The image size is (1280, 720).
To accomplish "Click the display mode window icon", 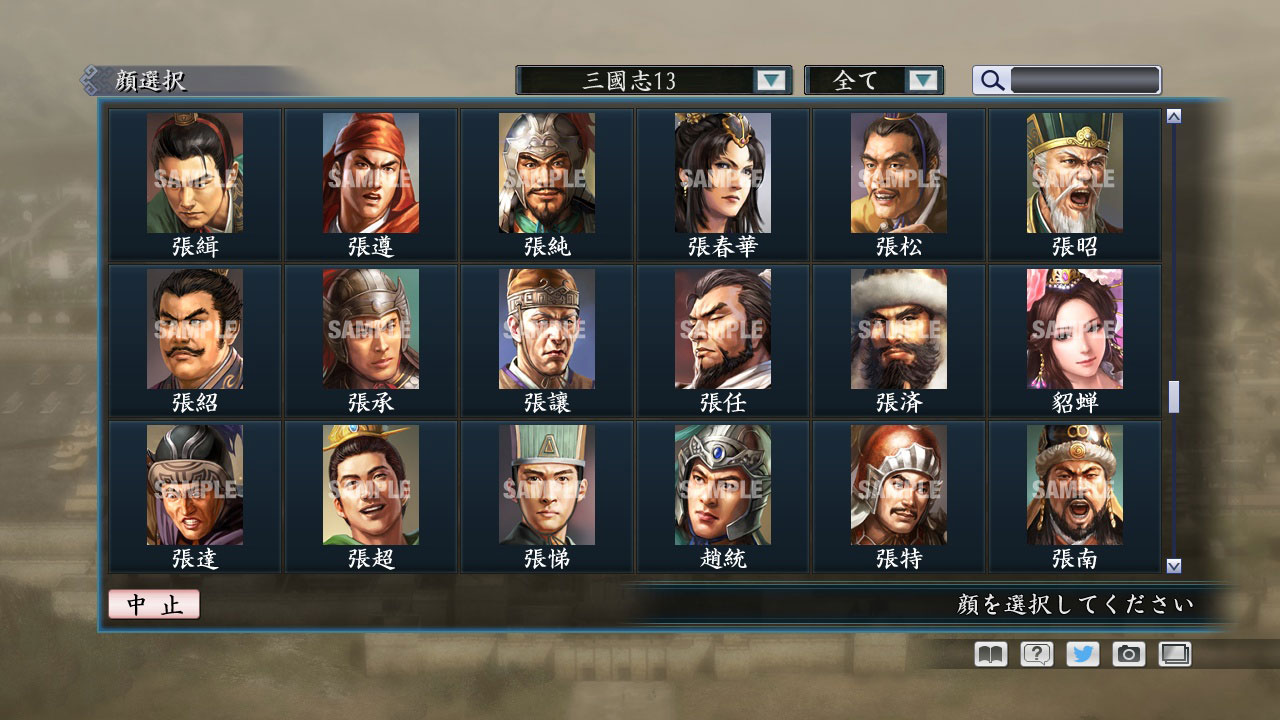I will coord(1173,654).
